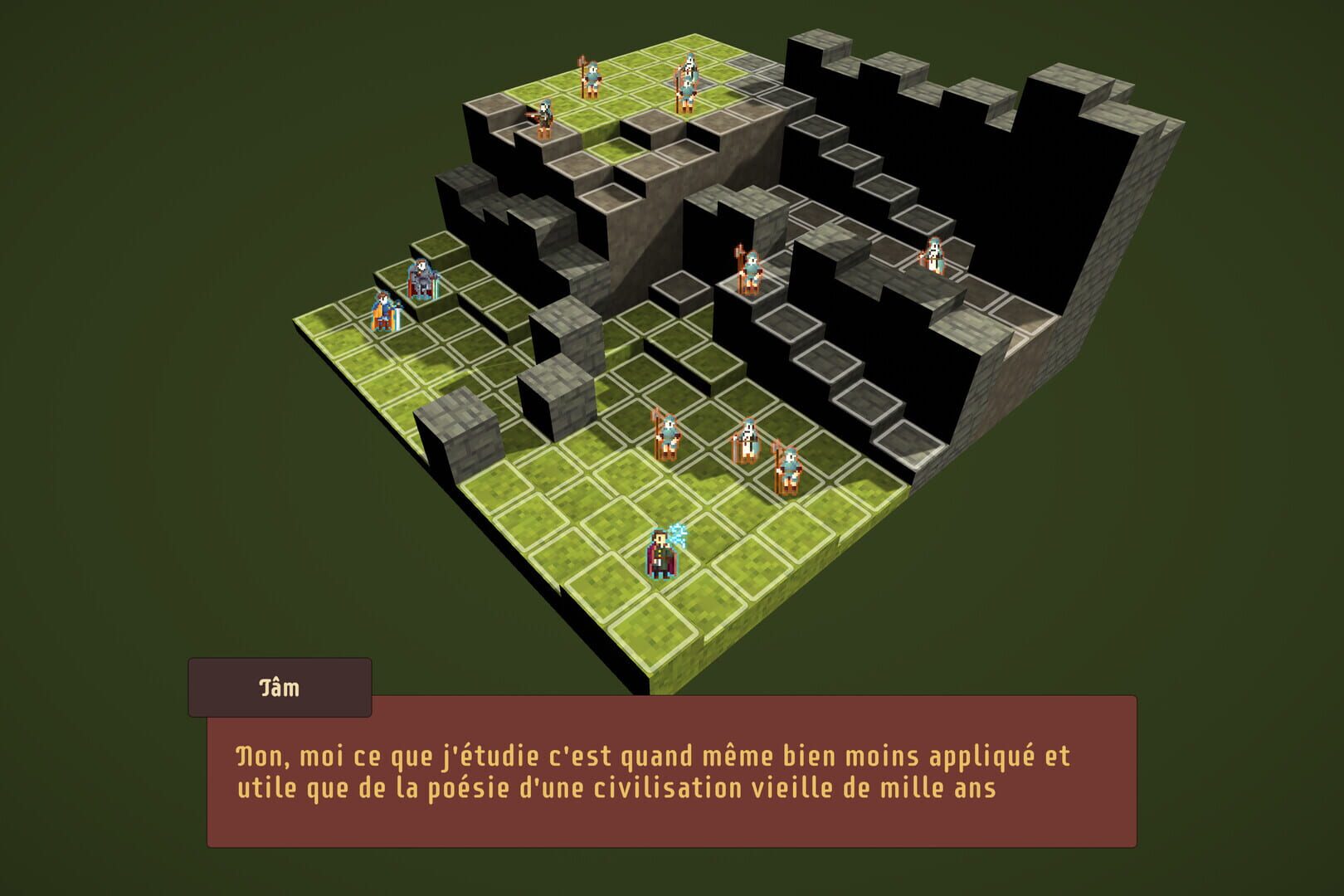Click the Tâm name plate

pos(282,686)
